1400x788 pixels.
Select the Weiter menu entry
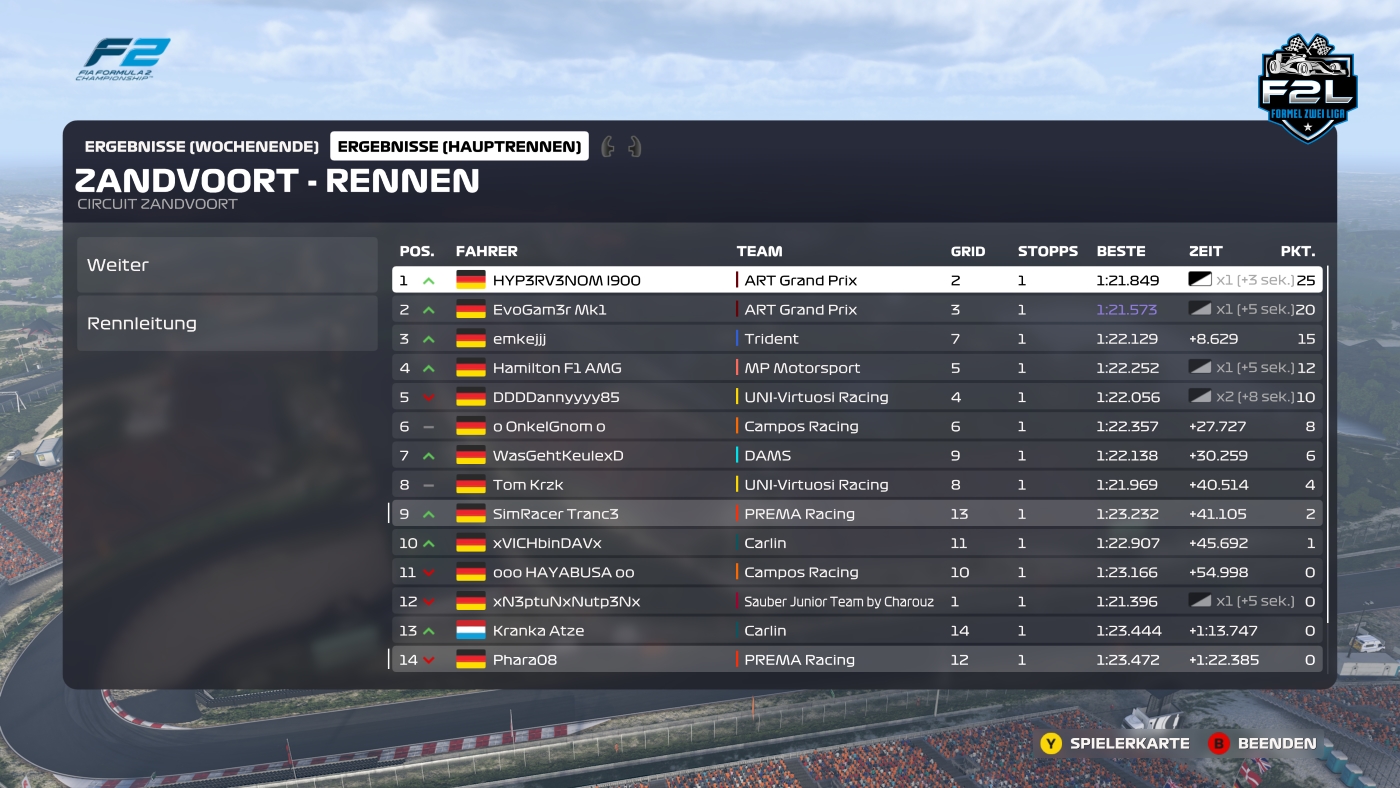[x=226, y=265]
